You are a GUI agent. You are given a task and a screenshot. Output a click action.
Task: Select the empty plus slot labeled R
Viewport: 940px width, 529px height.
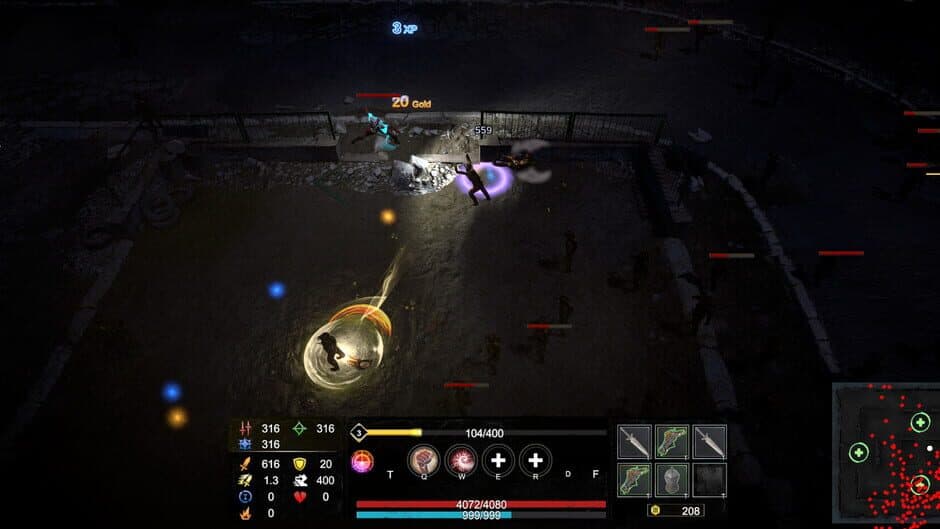(x=535, y=460)
